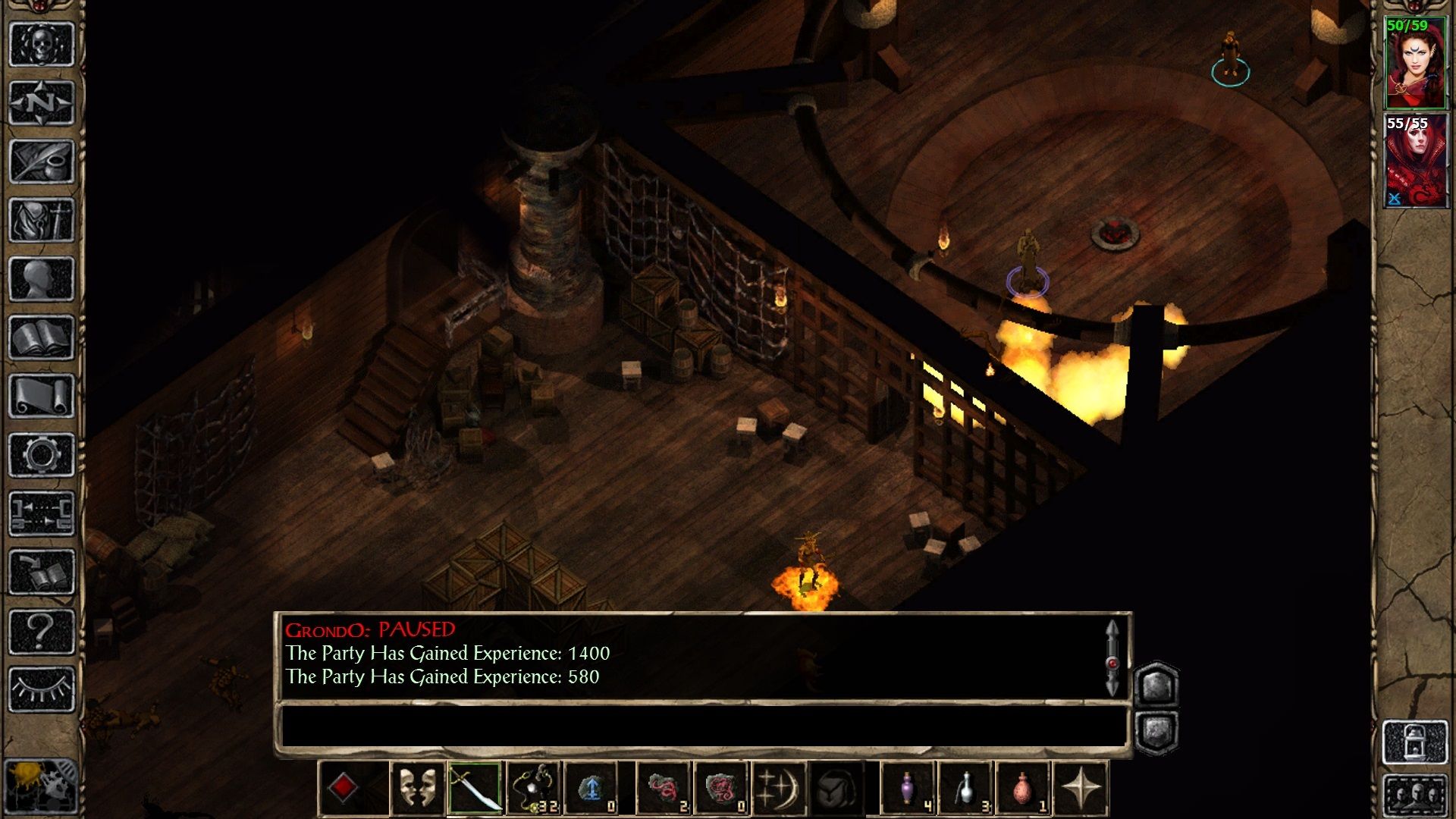The width and height of the screenshot is (1456, 819).
Task: Open special abilities with the star button
Action: (x=1081, y=789)
